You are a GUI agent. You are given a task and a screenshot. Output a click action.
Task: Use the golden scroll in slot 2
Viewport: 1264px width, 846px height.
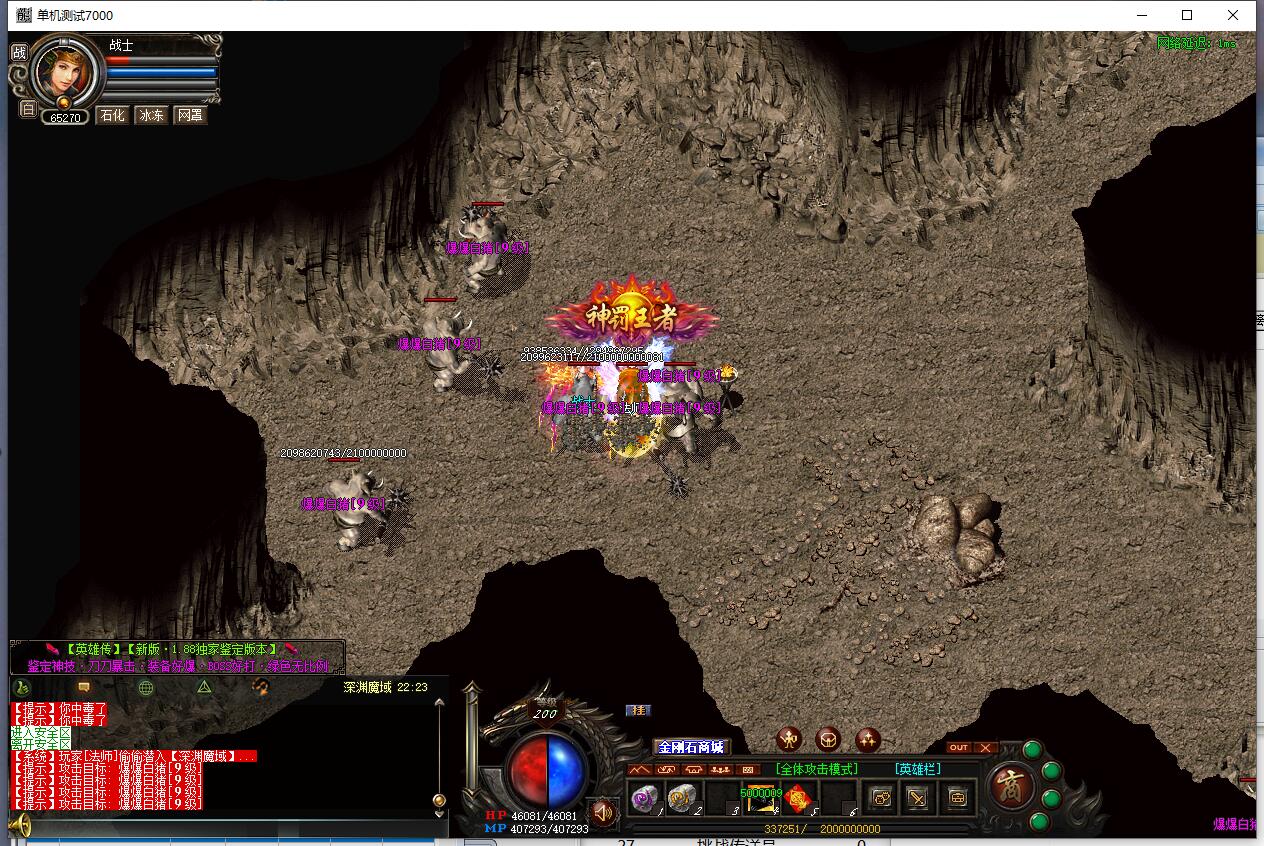682,798
